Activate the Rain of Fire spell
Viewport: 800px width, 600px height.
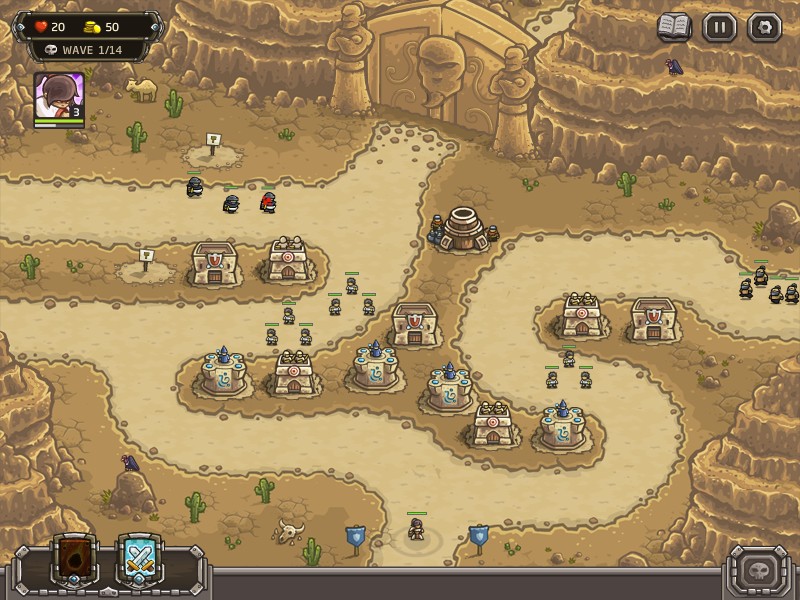[76, 560]
